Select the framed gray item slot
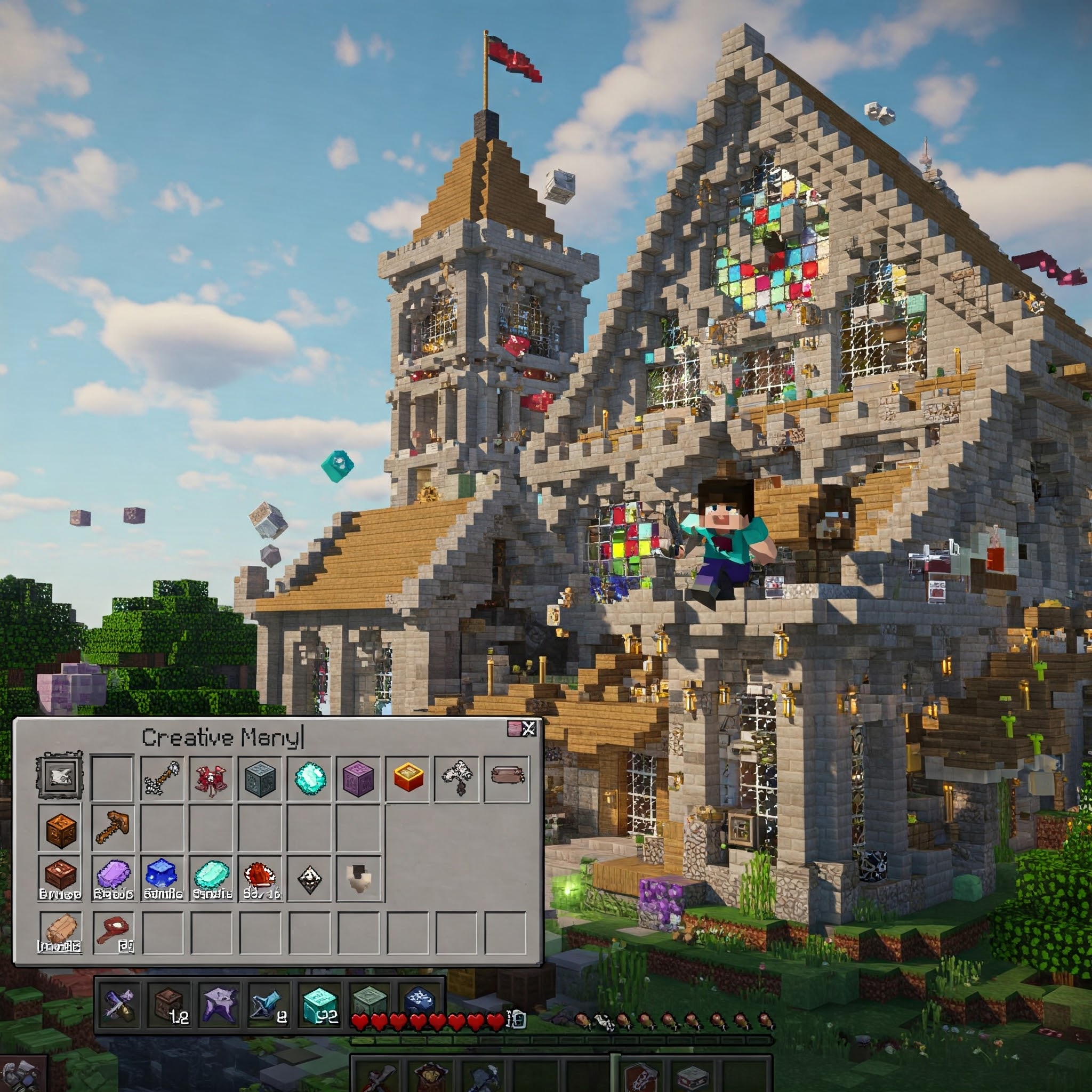Screen dimensions: 1092x1092 (60, 778)
